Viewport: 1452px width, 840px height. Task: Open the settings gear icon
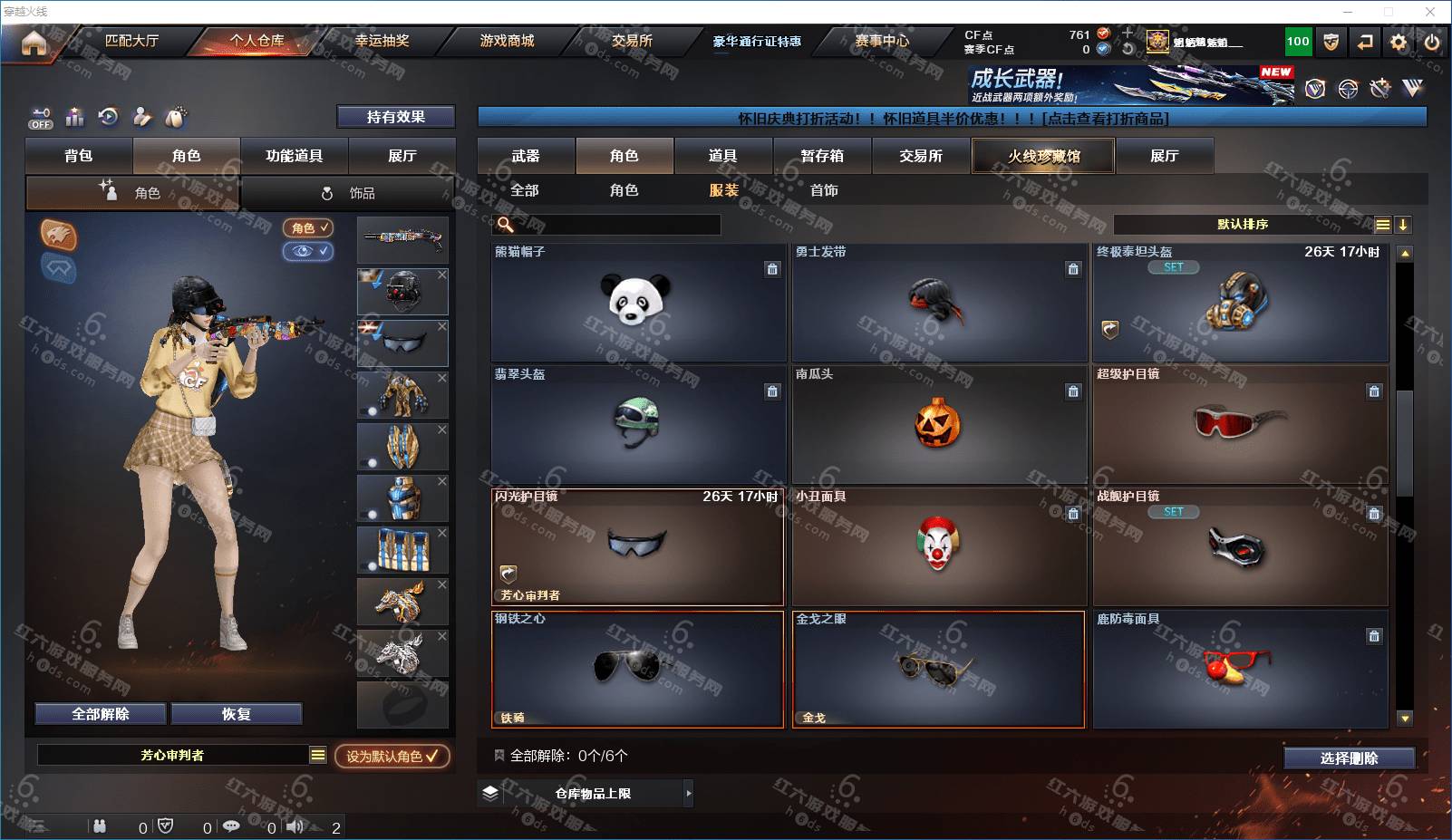click(1399, 42)
